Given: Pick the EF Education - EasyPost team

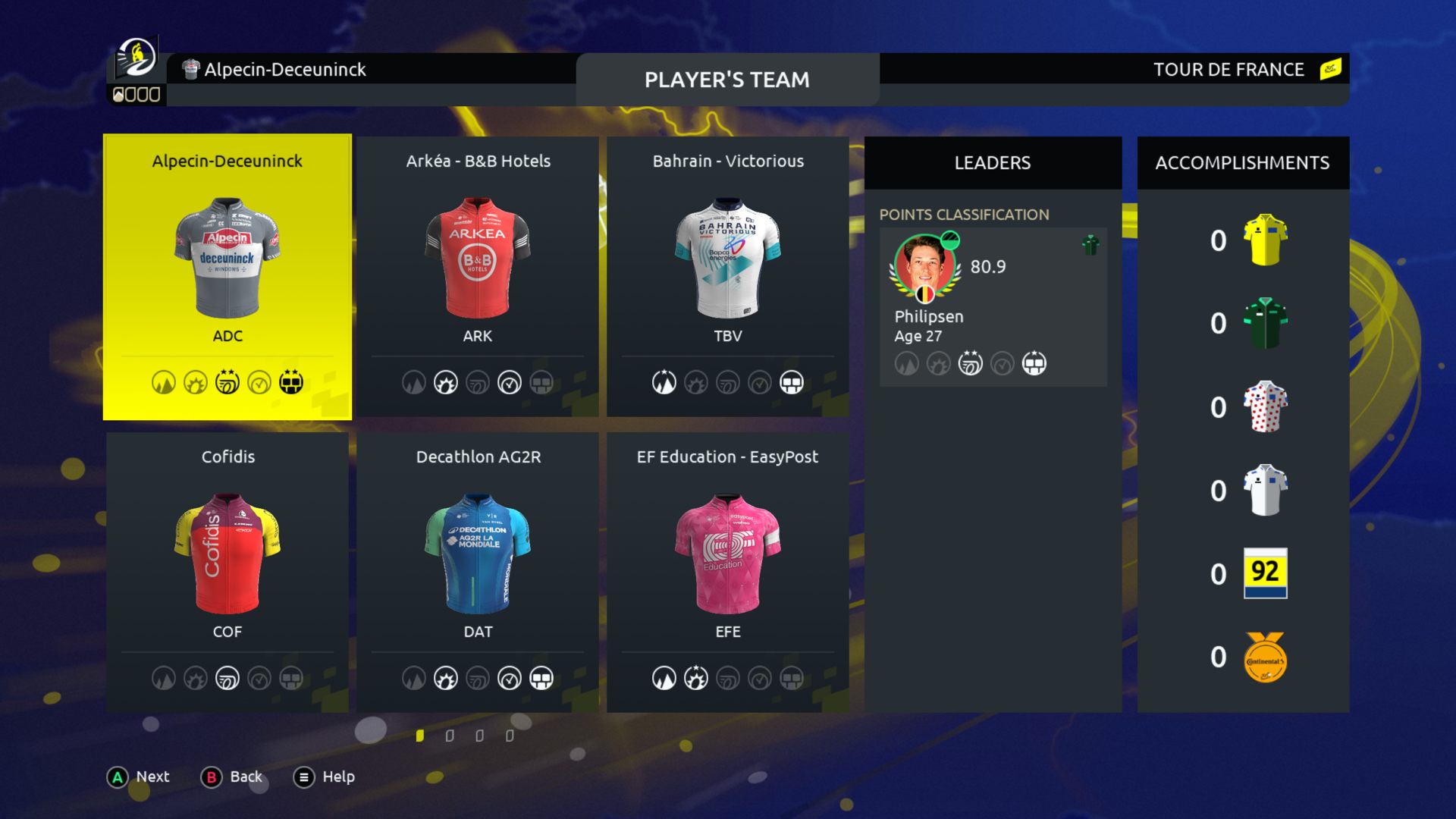Looking at the screenshot, I should point(728,573).
